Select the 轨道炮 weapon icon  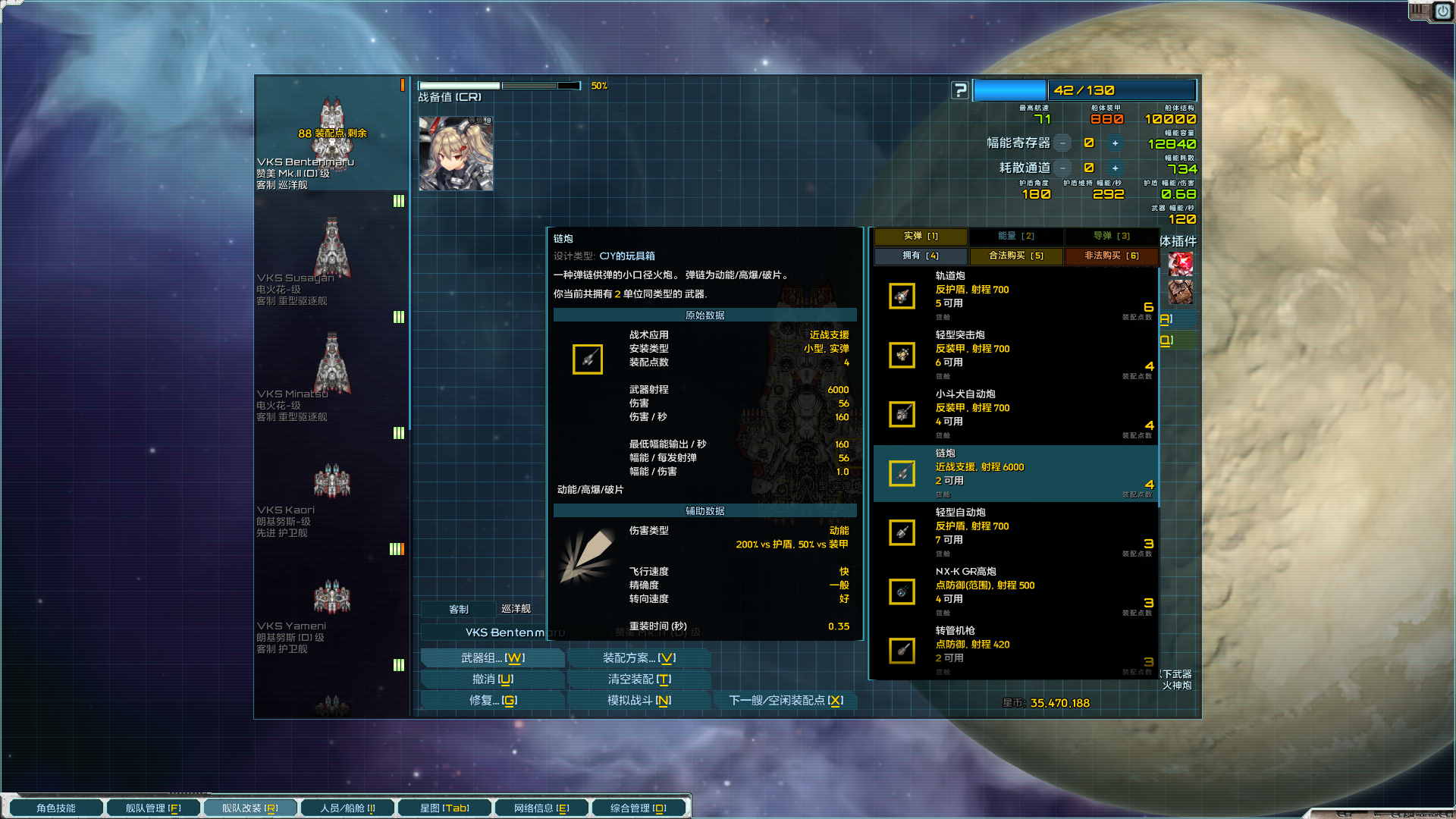tap(902, 296)
